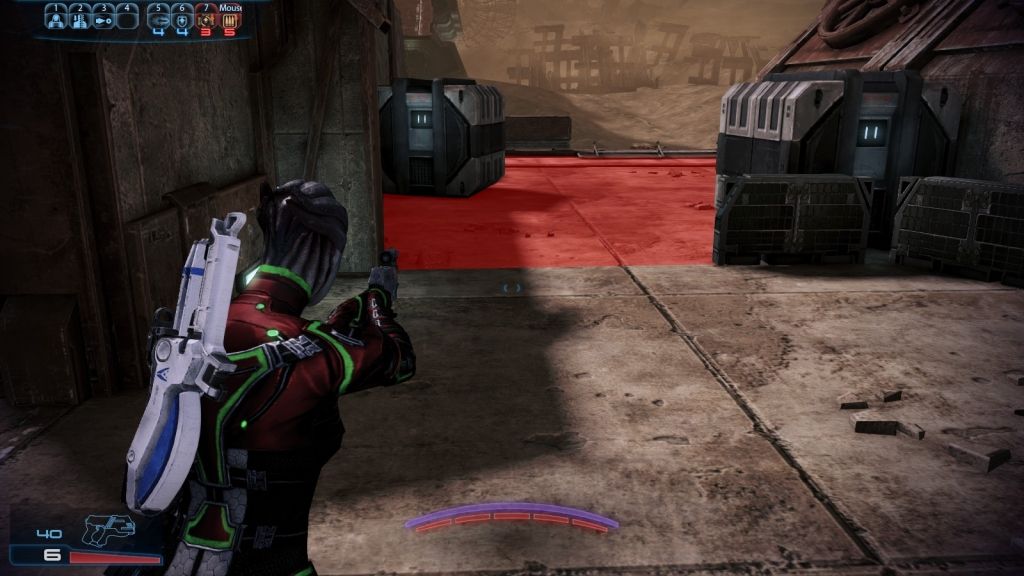Trigger the power in hotbar slot 3
The width and height of the screenshot is (1024, 576).
pos(104,18)
